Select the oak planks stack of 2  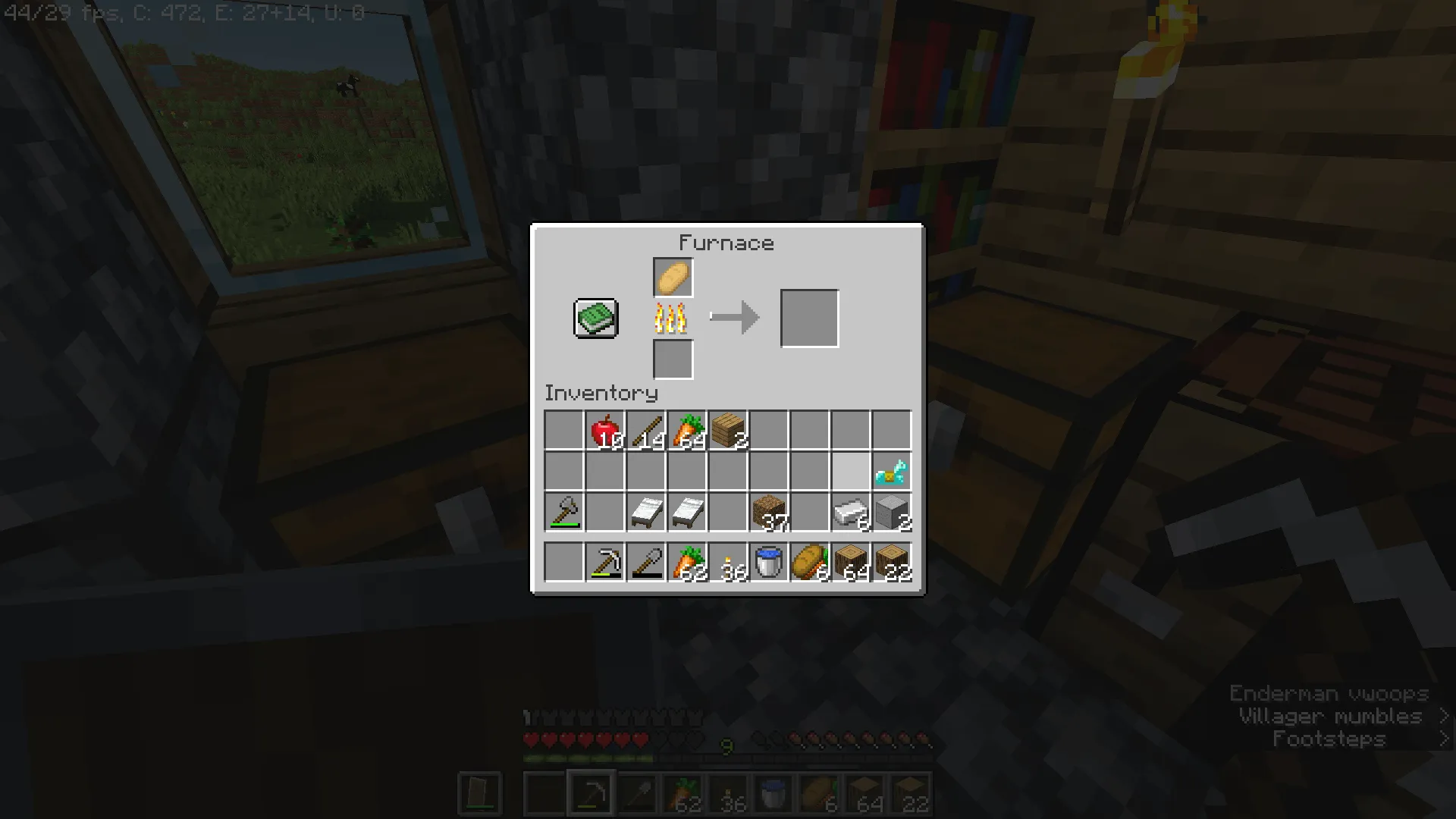tap(728, 428)
